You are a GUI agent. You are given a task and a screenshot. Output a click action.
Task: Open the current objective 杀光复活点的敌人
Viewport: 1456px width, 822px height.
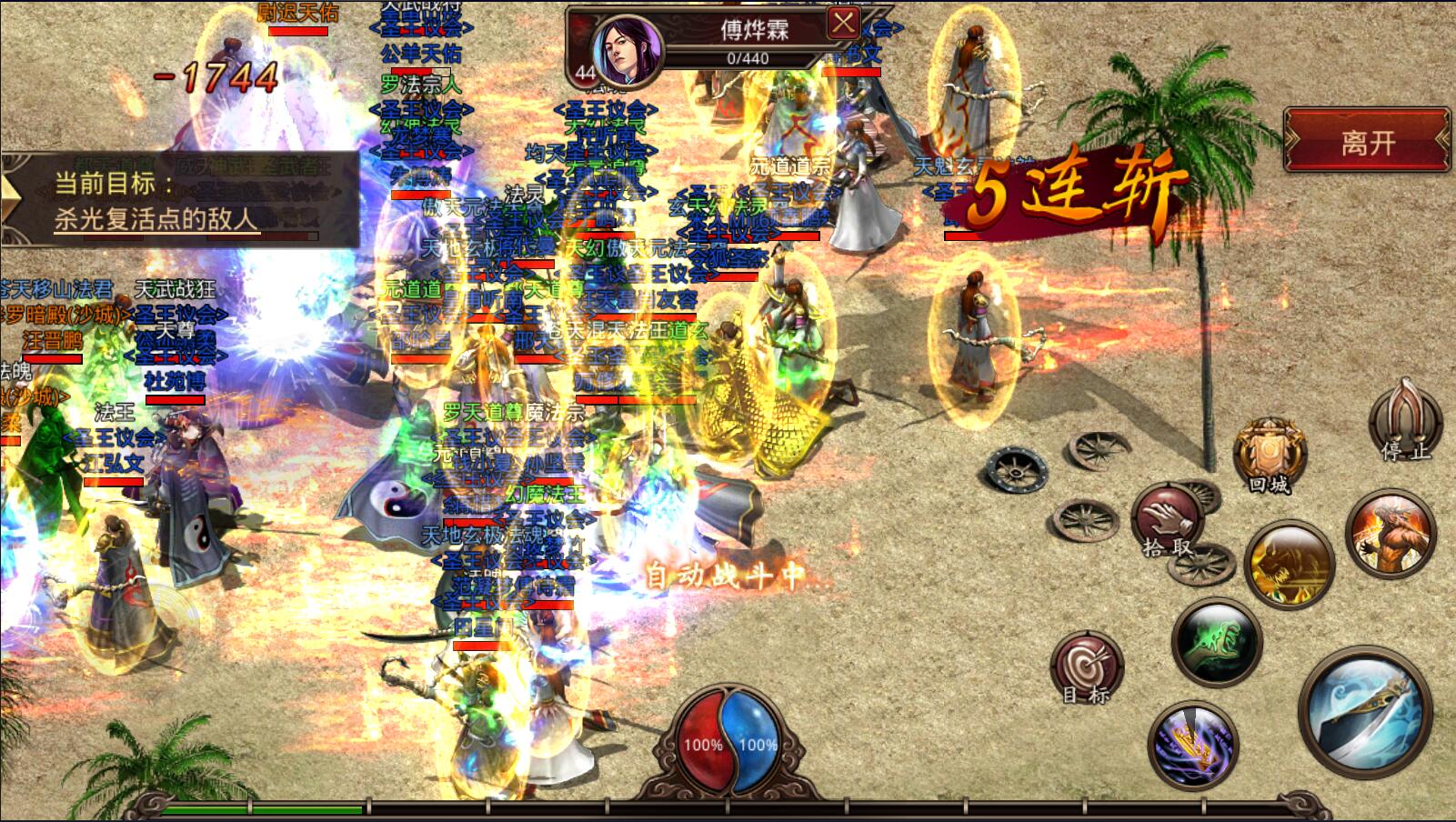point(156,219)
